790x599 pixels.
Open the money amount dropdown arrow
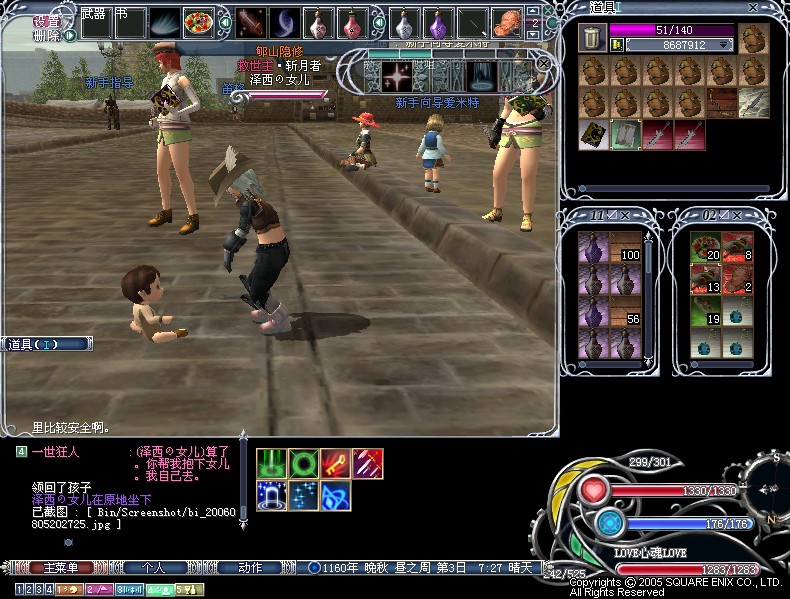[724, 45]
